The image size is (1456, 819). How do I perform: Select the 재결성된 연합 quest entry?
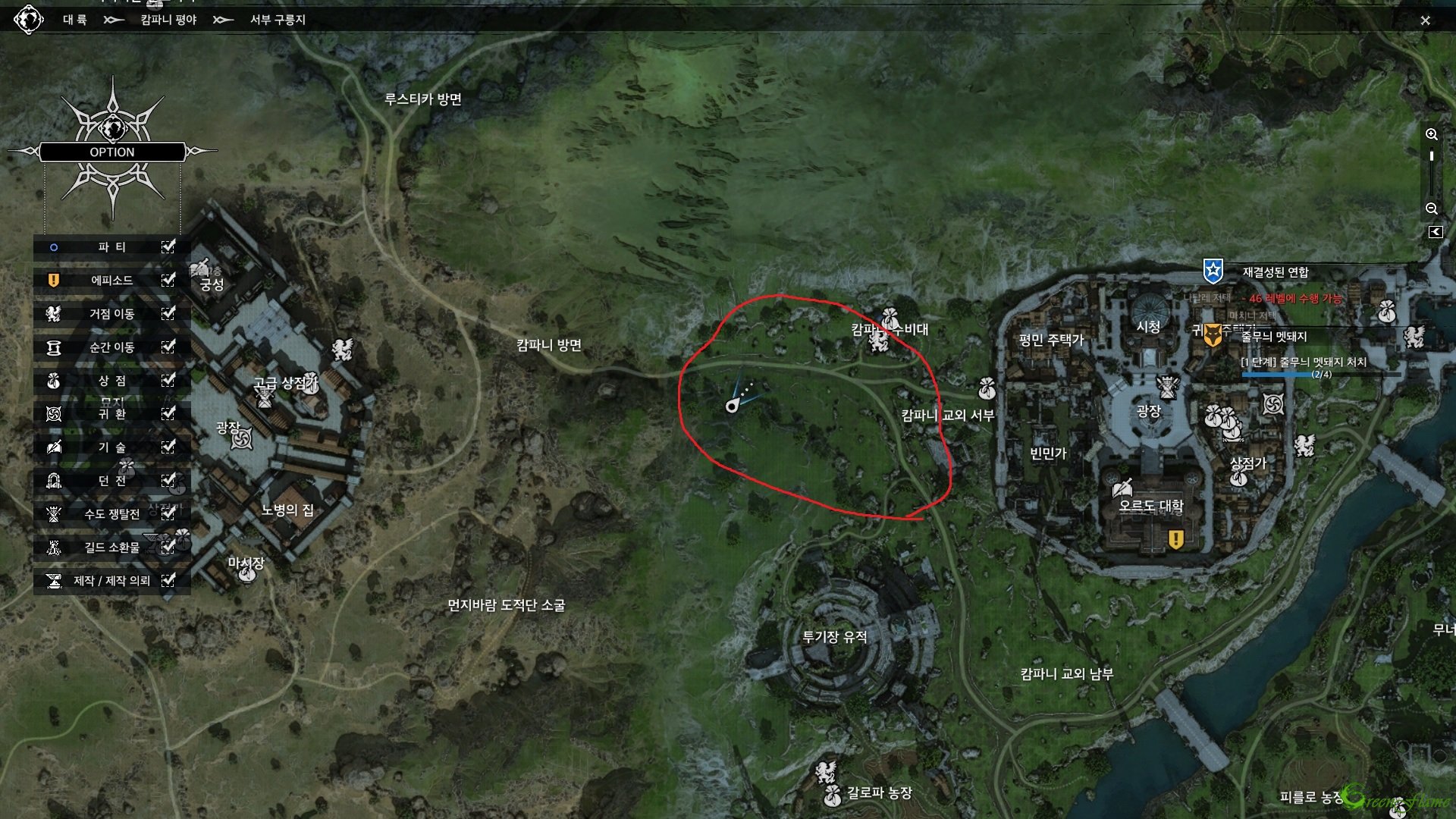(x=1275, y=272)
